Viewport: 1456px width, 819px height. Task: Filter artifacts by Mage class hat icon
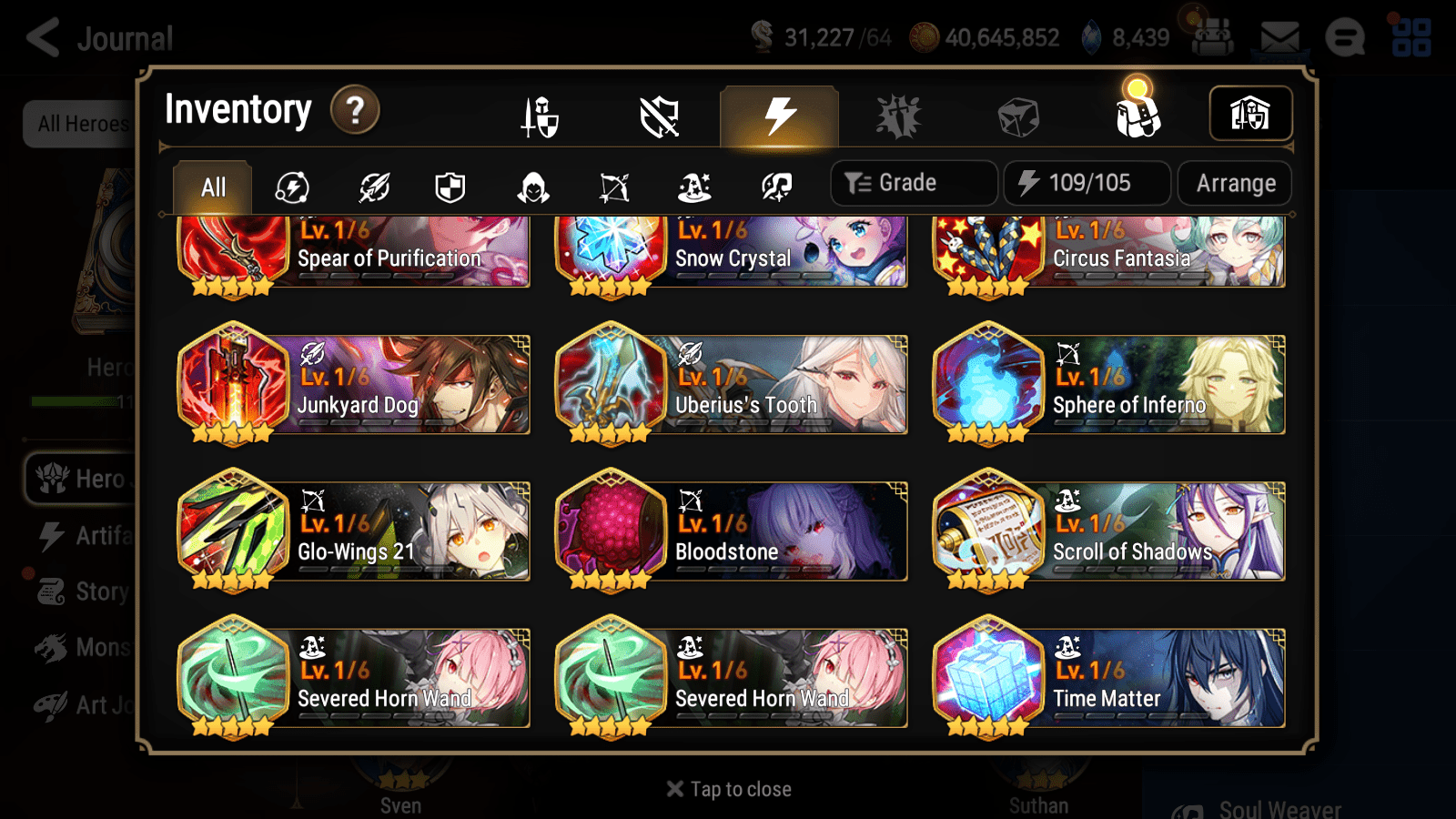coord(693,187)
